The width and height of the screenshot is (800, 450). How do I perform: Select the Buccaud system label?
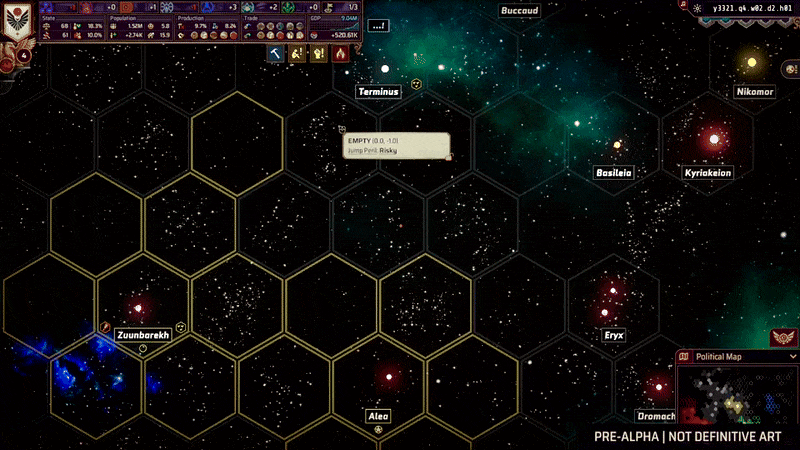pyautogui.click(x=520, y=11)
